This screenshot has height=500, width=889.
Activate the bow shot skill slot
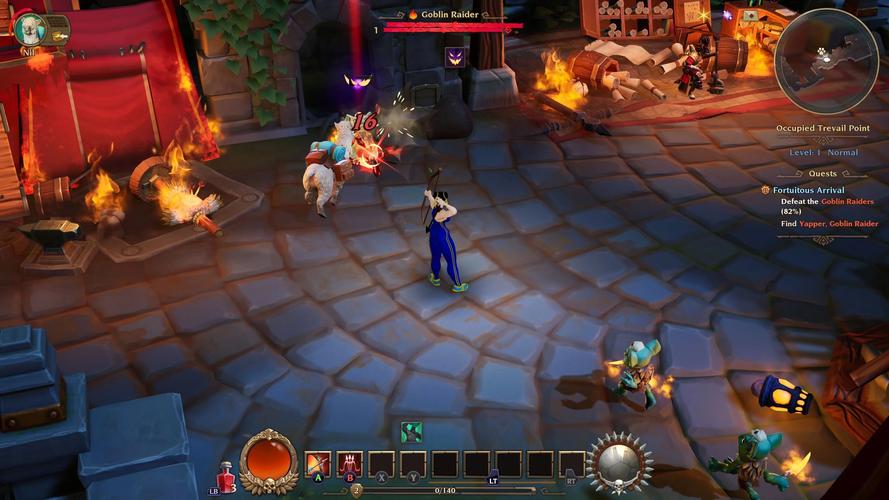[x=318, y=464]
